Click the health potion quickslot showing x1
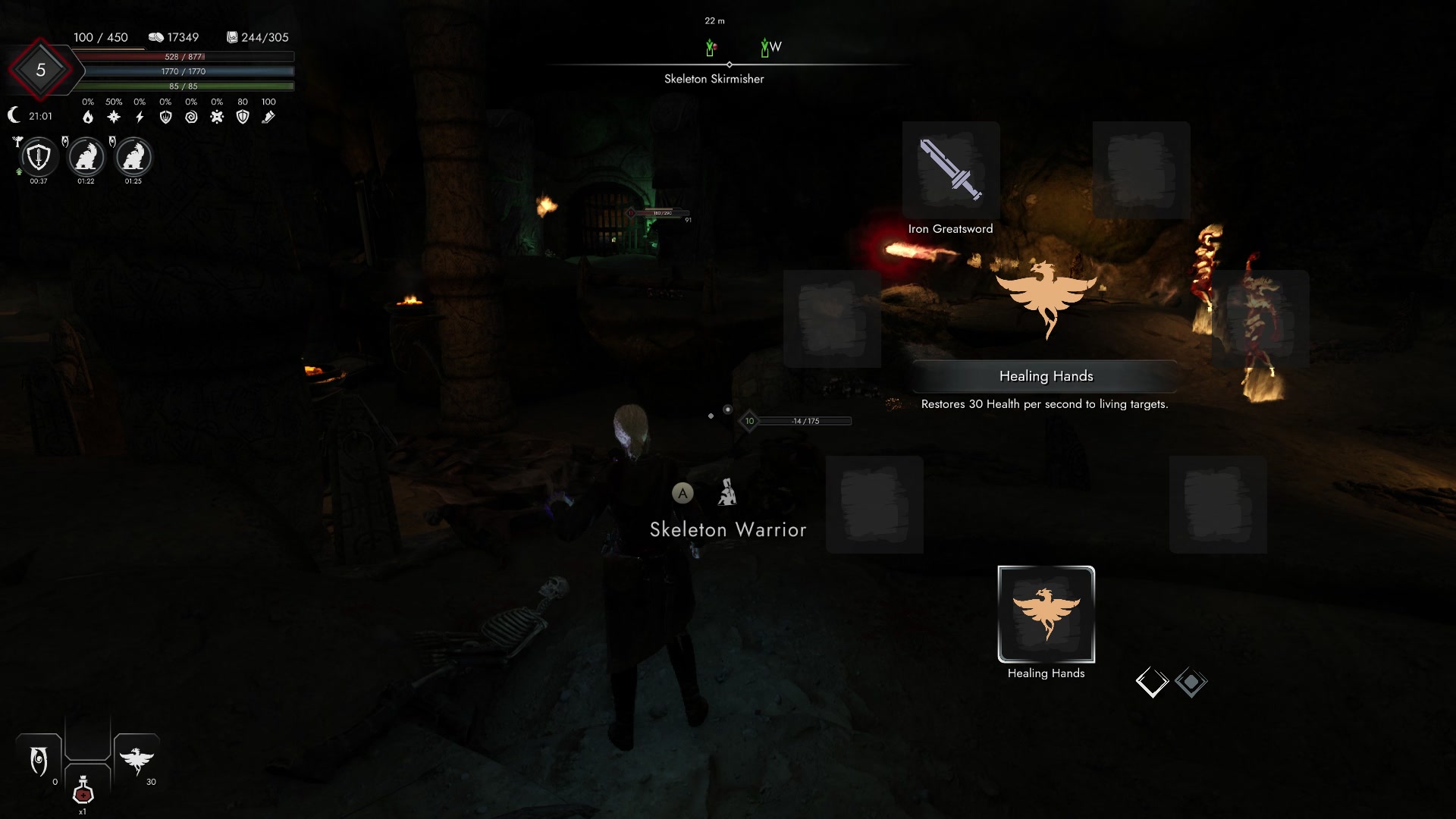This screenshot has width=1456, height=819. [x=83, y=791]
